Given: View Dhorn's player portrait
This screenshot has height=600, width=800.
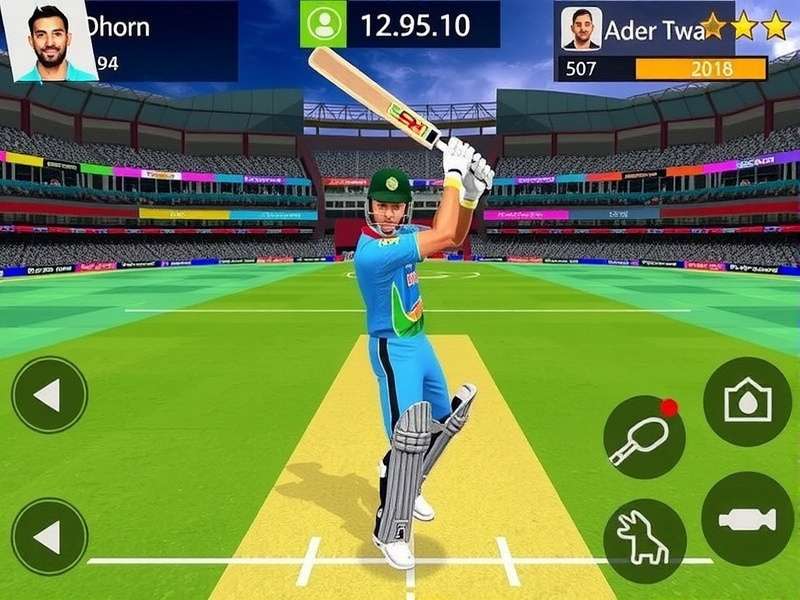Looking at the screenshot, I should (50, 40).
